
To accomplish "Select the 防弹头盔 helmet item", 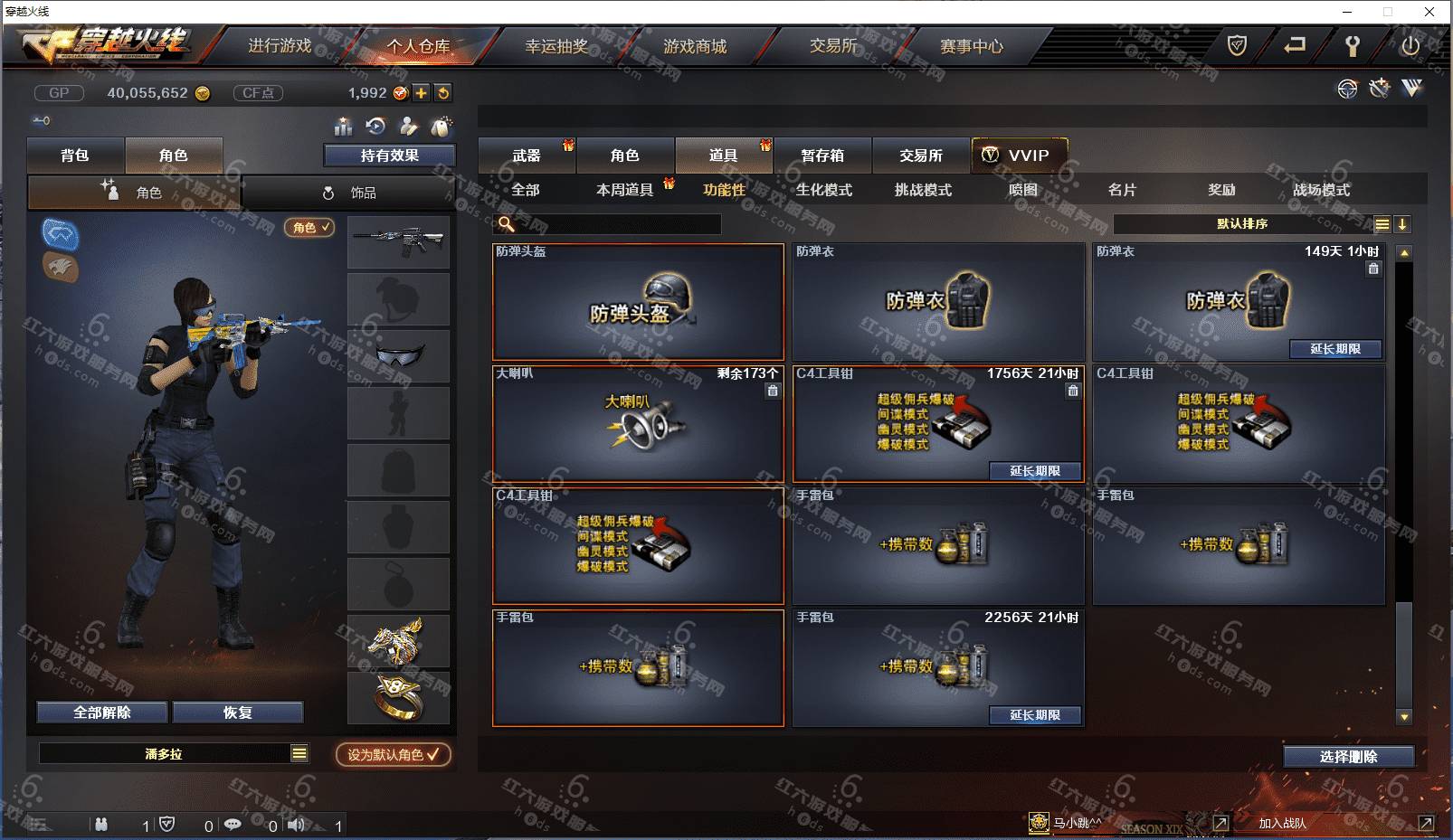I will 638,303.
